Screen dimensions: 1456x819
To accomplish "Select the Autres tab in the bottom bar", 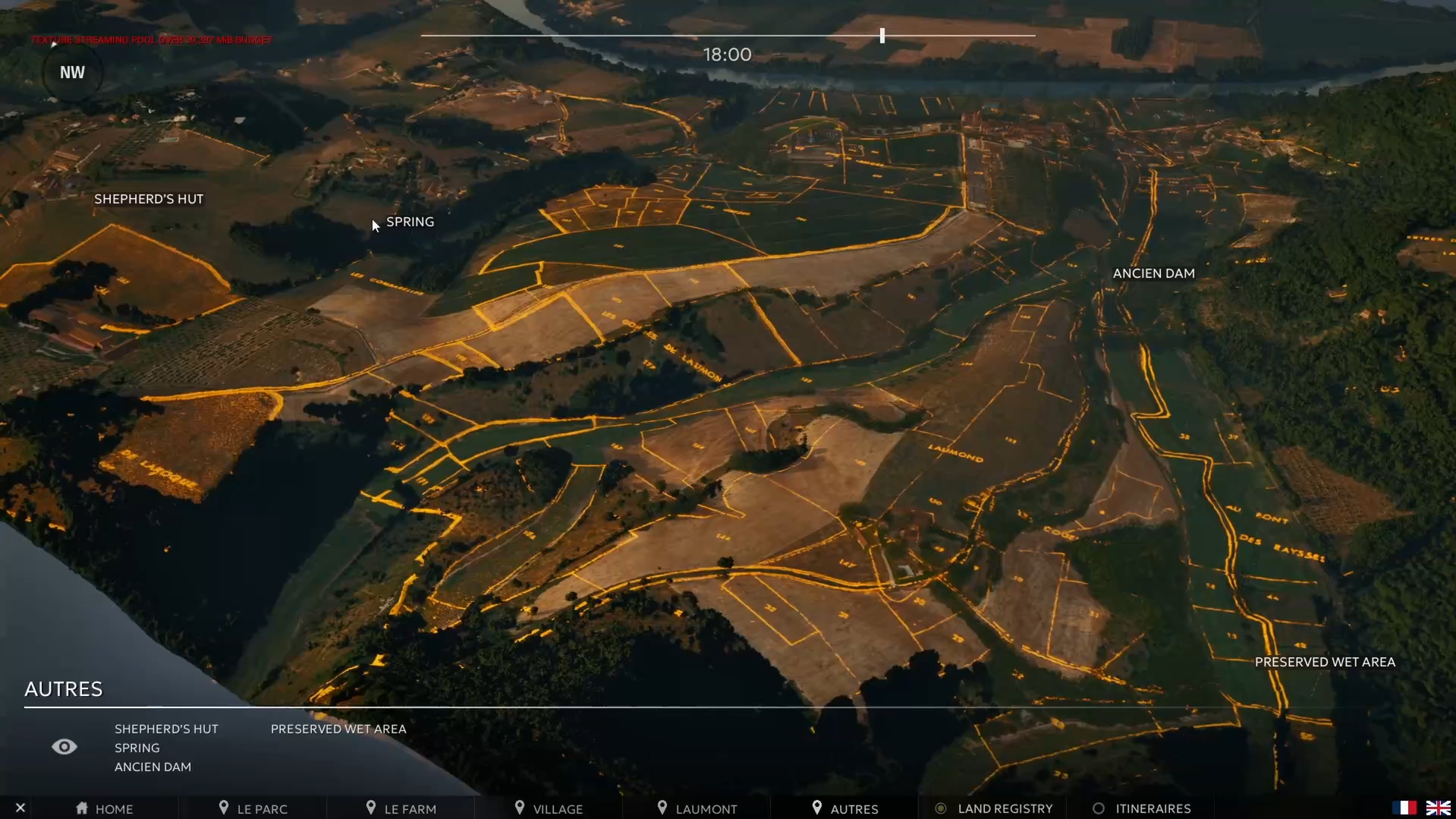I will pos(844,809).
